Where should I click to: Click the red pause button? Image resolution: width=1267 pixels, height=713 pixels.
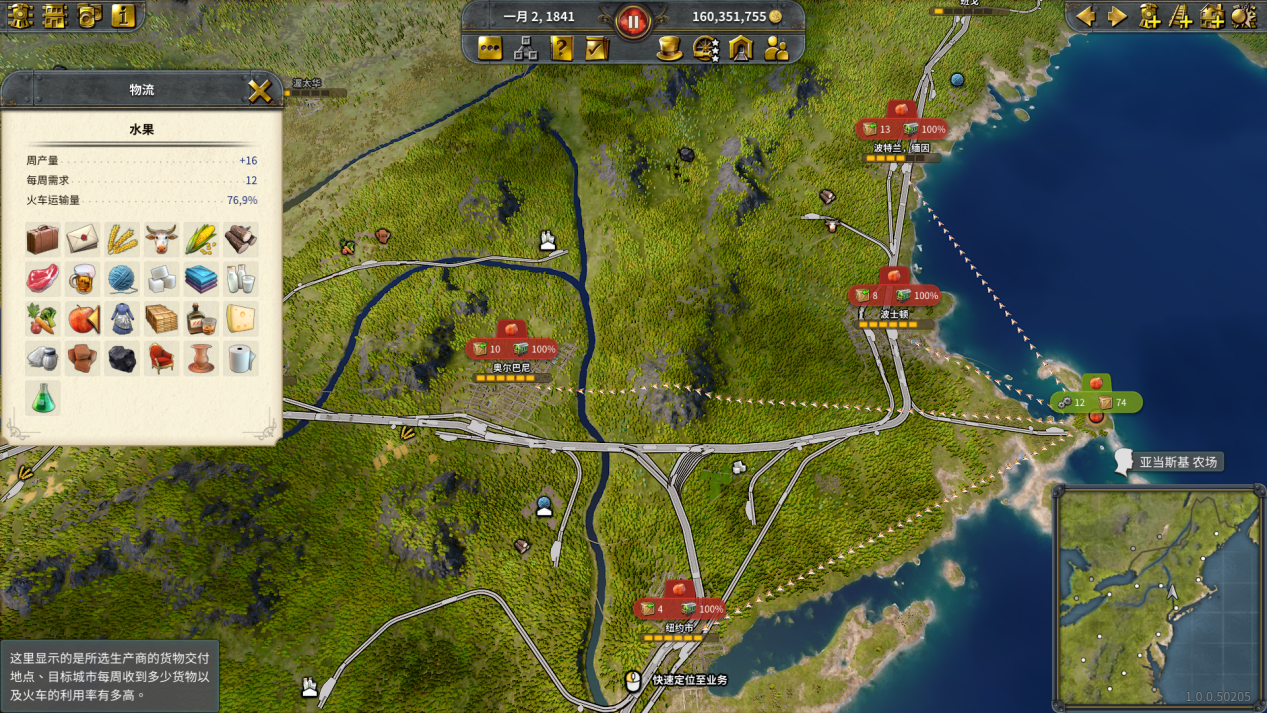tap(633, 21)
